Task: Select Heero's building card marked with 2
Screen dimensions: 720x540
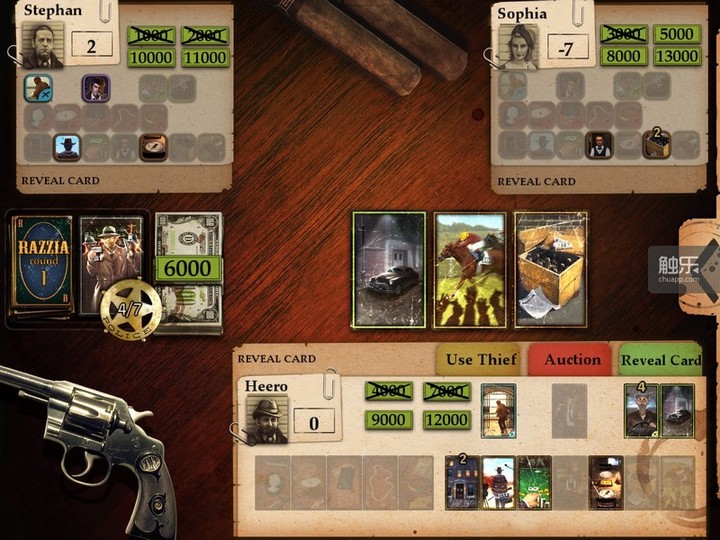Action: (462, 482)
